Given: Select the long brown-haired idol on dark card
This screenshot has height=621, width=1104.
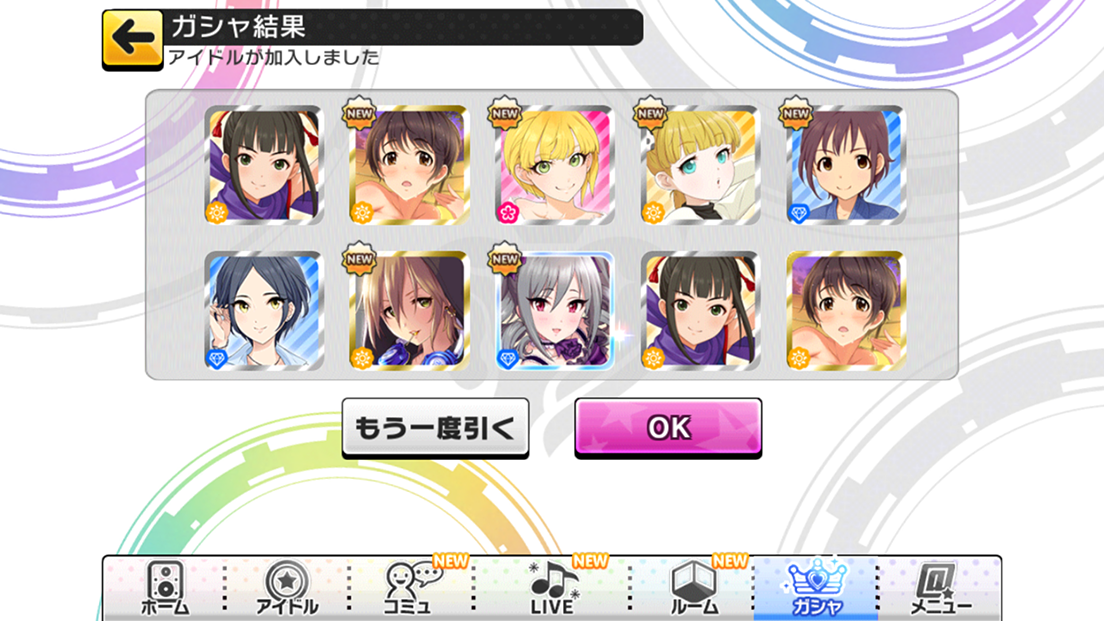Looking at the screenshot, I should point(408,311).
